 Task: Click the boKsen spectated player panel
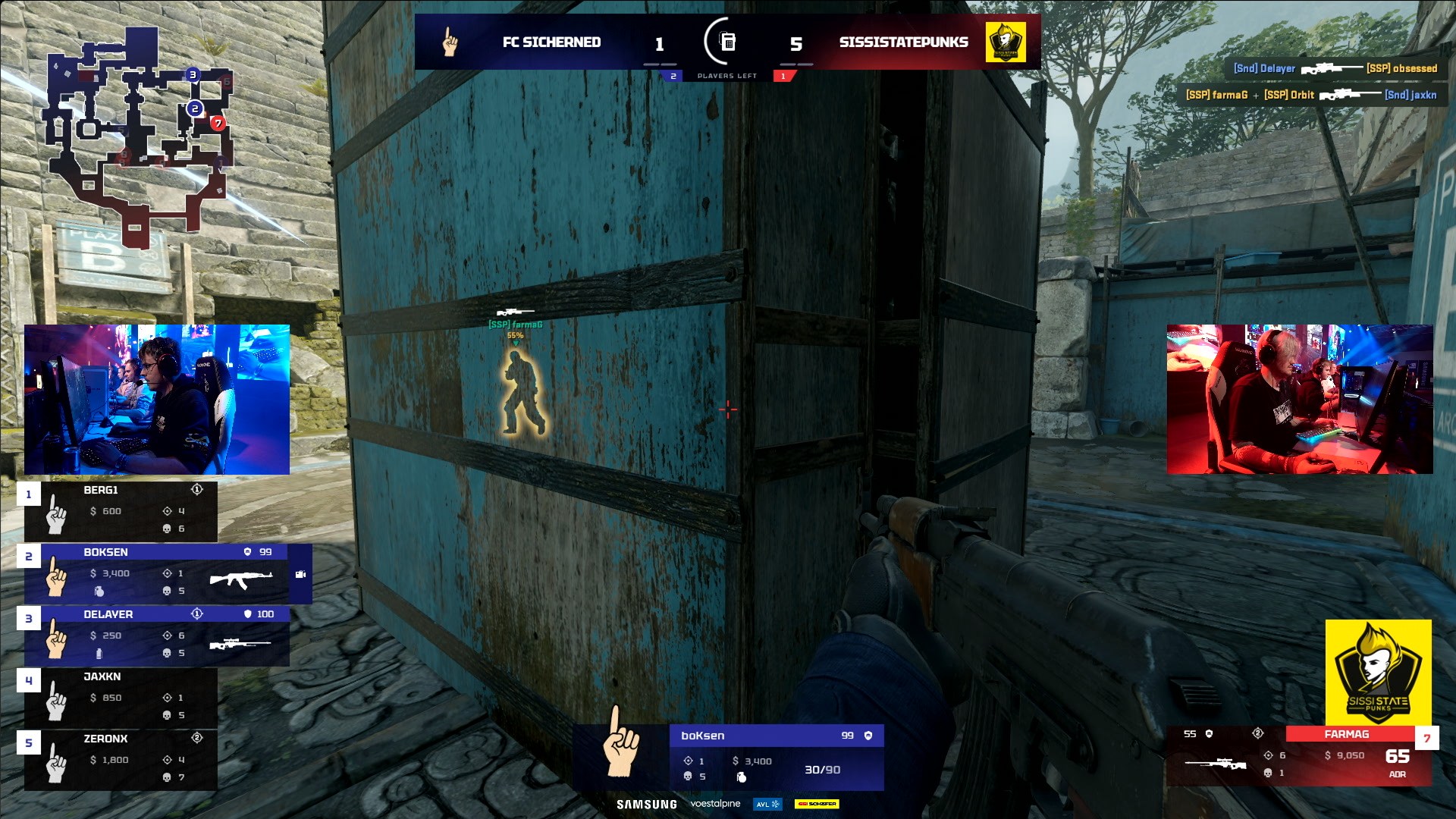click(x=776, y=757)
